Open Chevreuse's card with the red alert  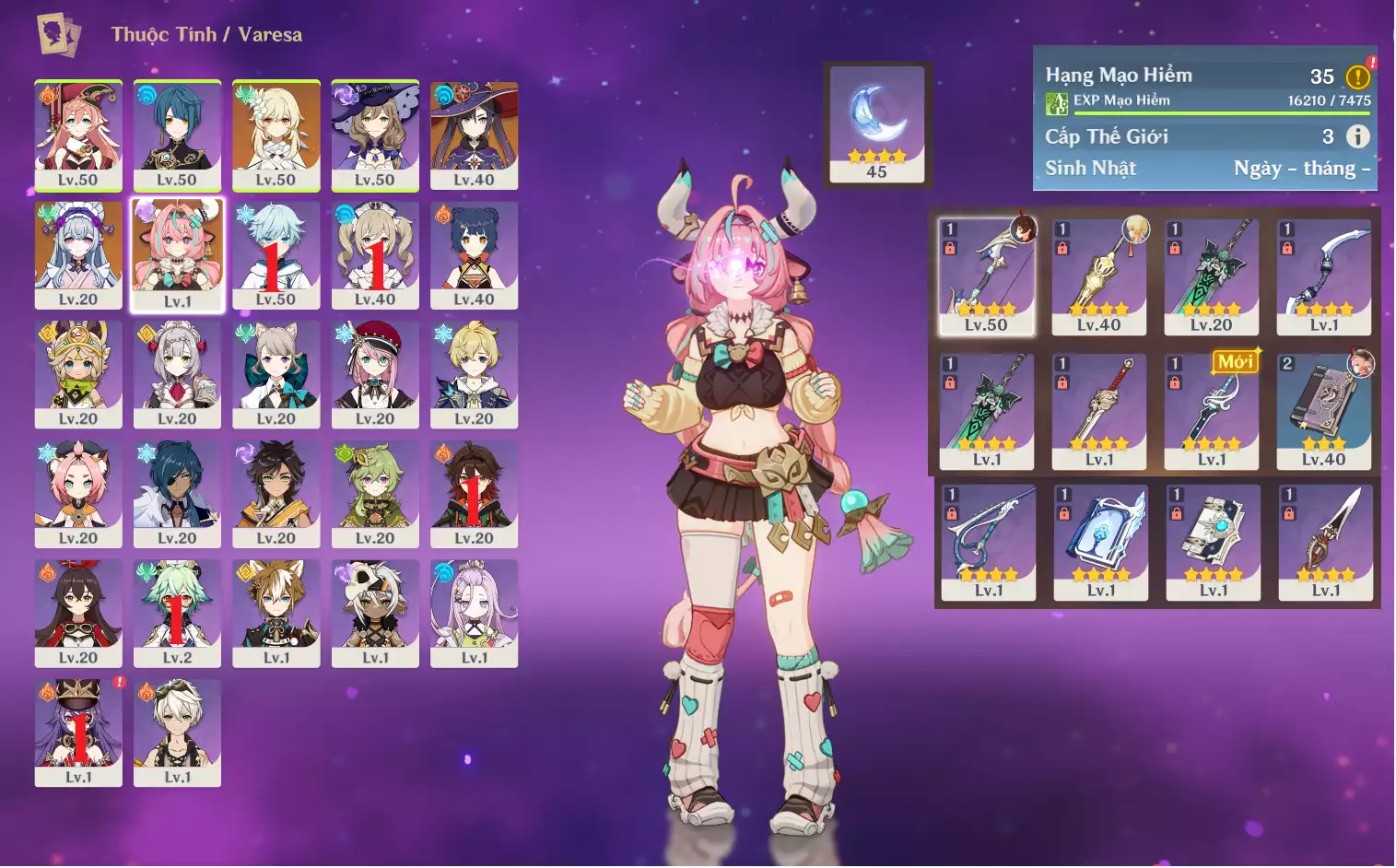click(78, 733)
